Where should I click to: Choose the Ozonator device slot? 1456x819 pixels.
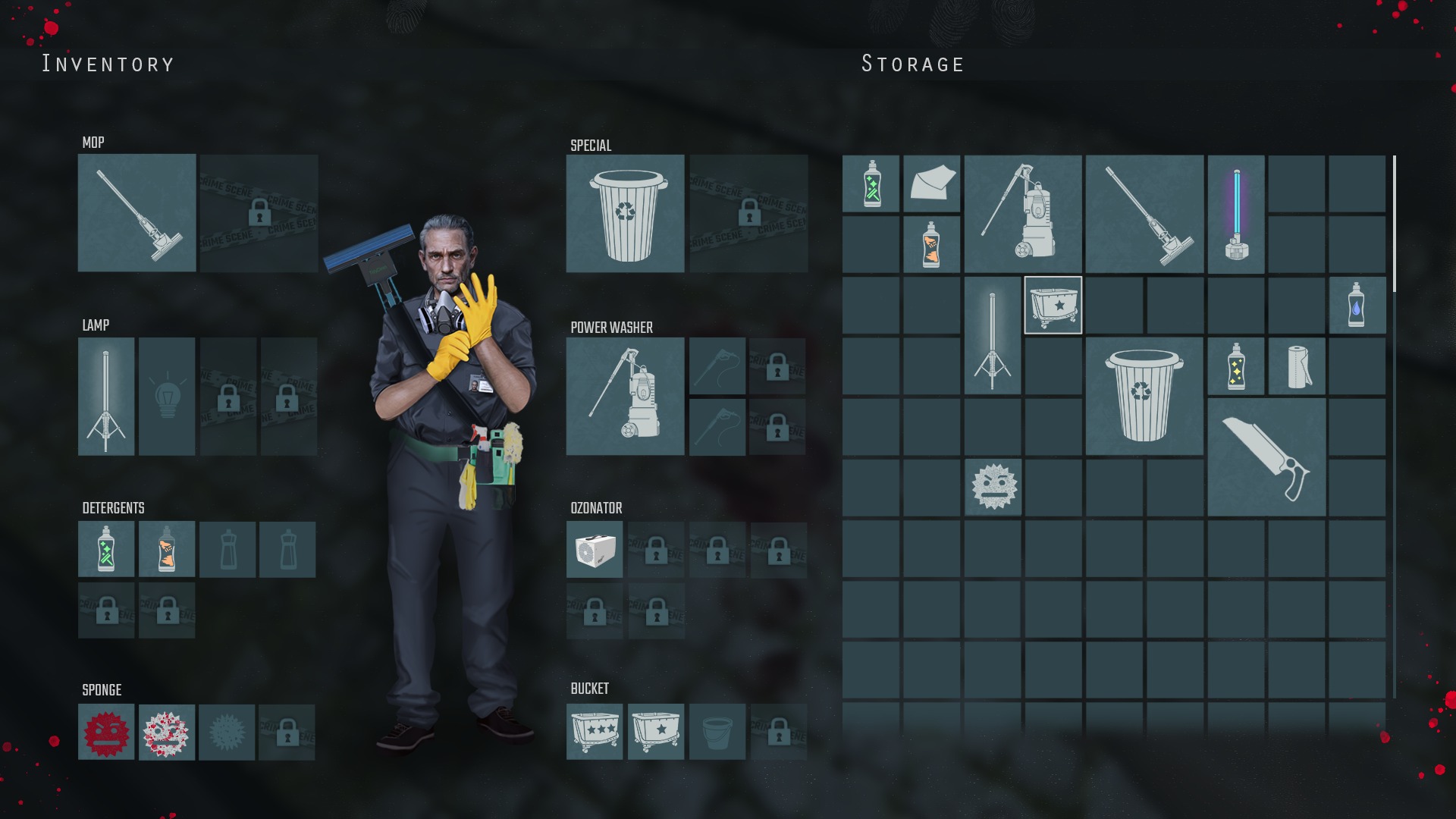click(595, 550)
